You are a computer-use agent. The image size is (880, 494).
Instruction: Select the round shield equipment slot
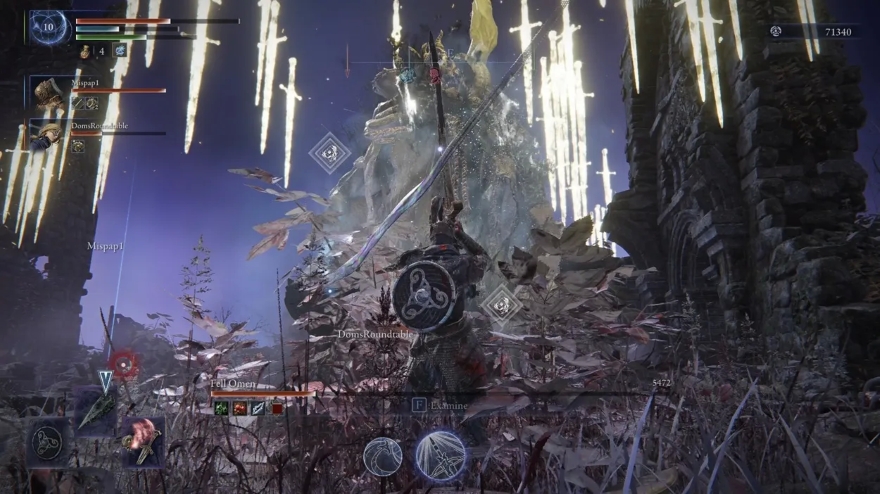pyautogui.click(x=47, y=443)
